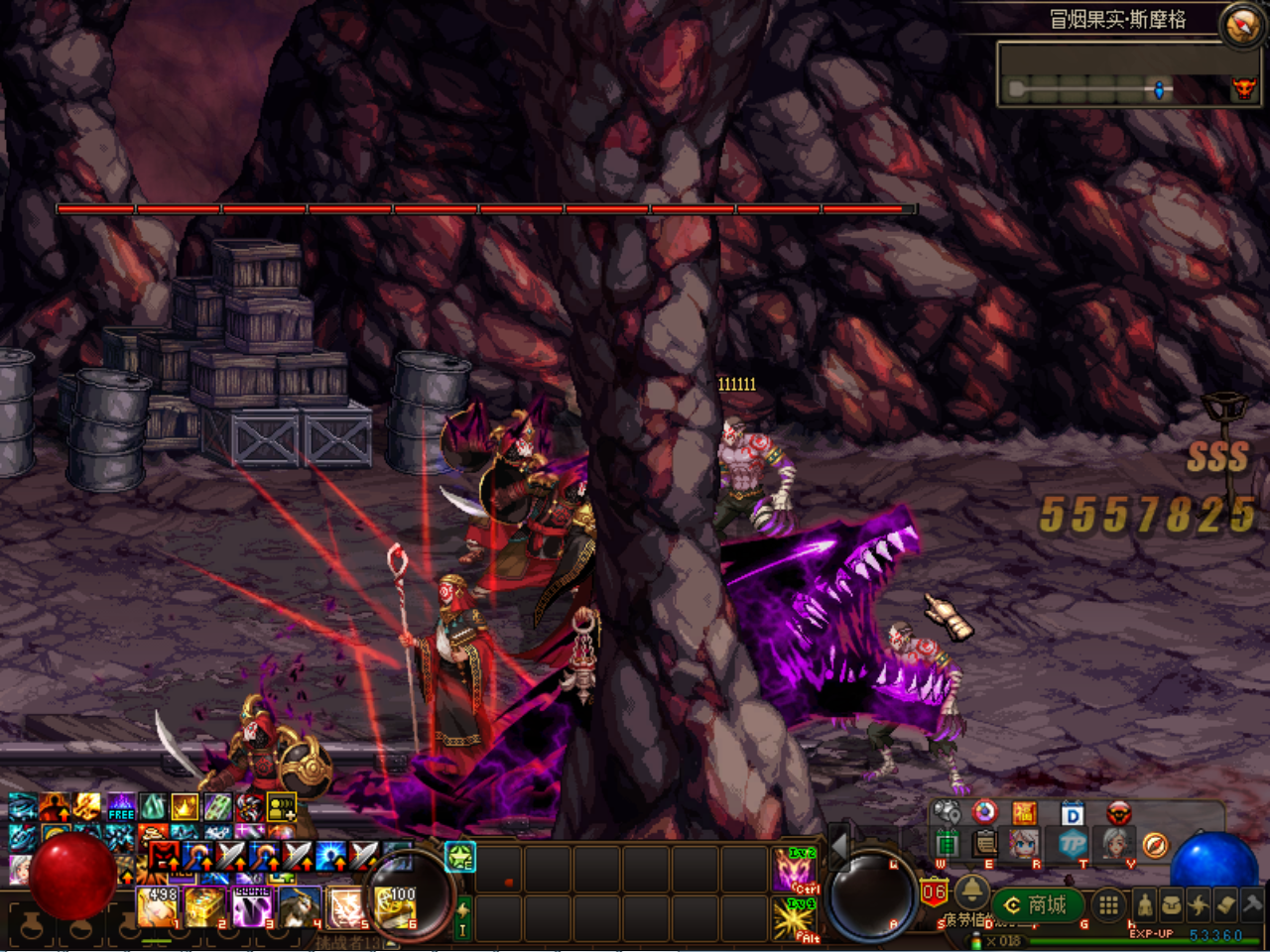
Task: Open the blue "D" daily calendar event icon
Action: click(1072, 813)
